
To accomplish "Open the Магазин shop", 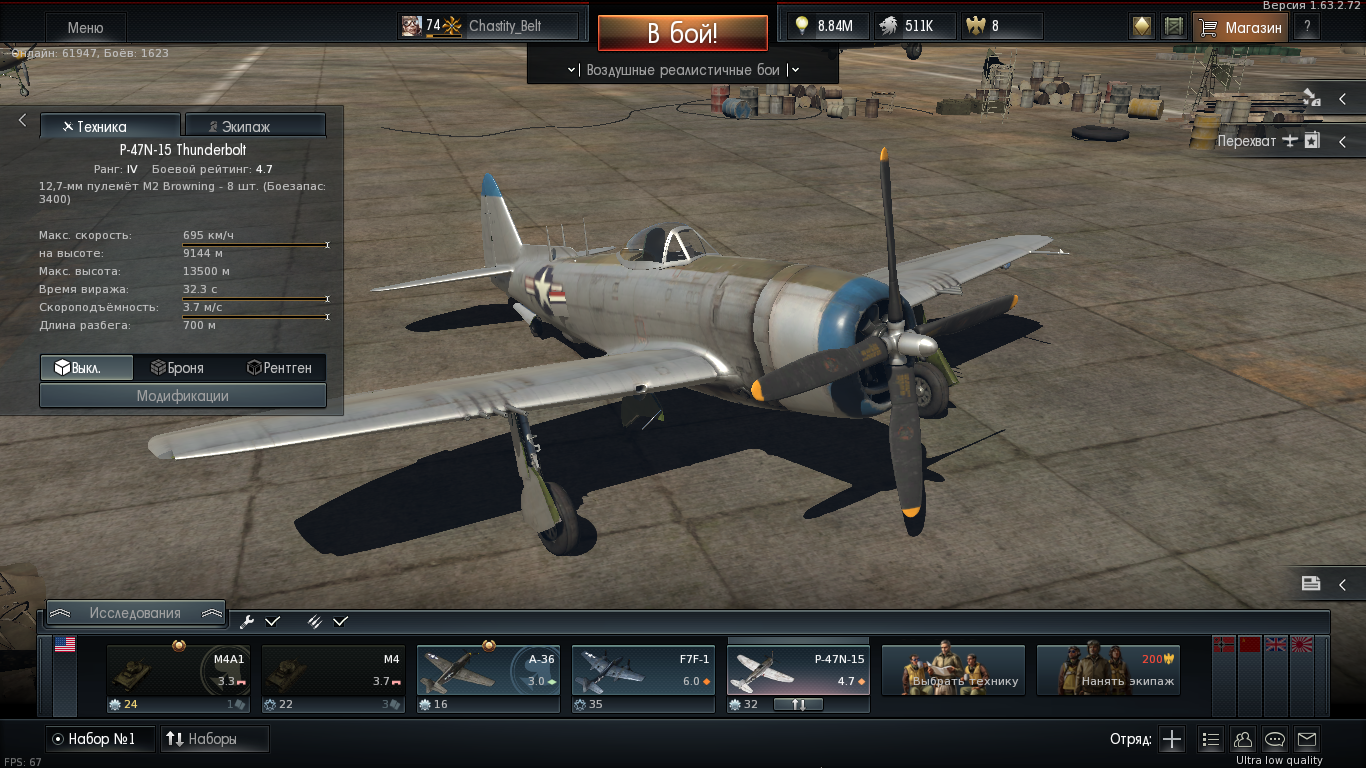I will point(1241,27).
